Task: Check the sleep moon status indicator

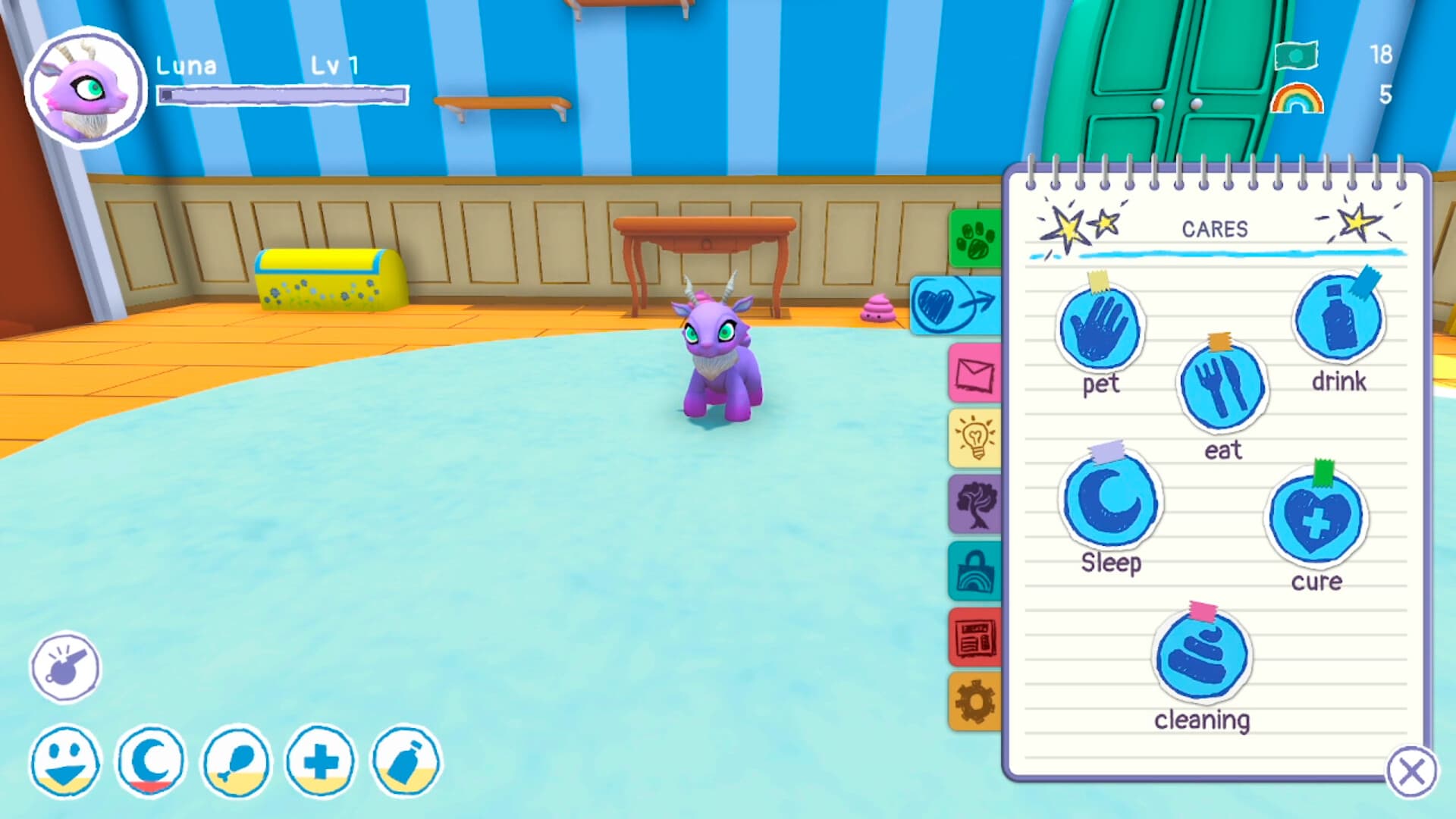Action: click(150, 762)
